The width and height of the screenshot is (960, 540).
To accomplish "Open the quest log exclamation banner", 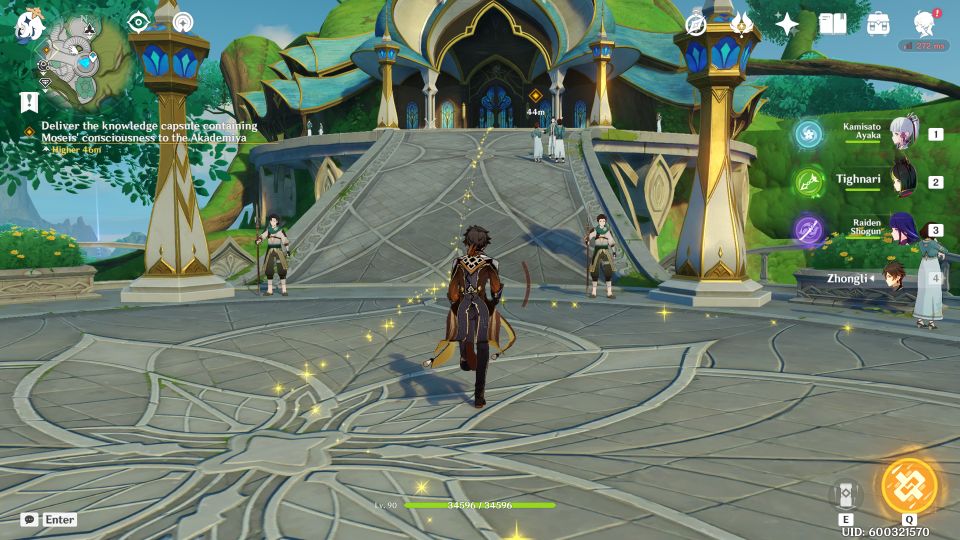I will point(29,102).
